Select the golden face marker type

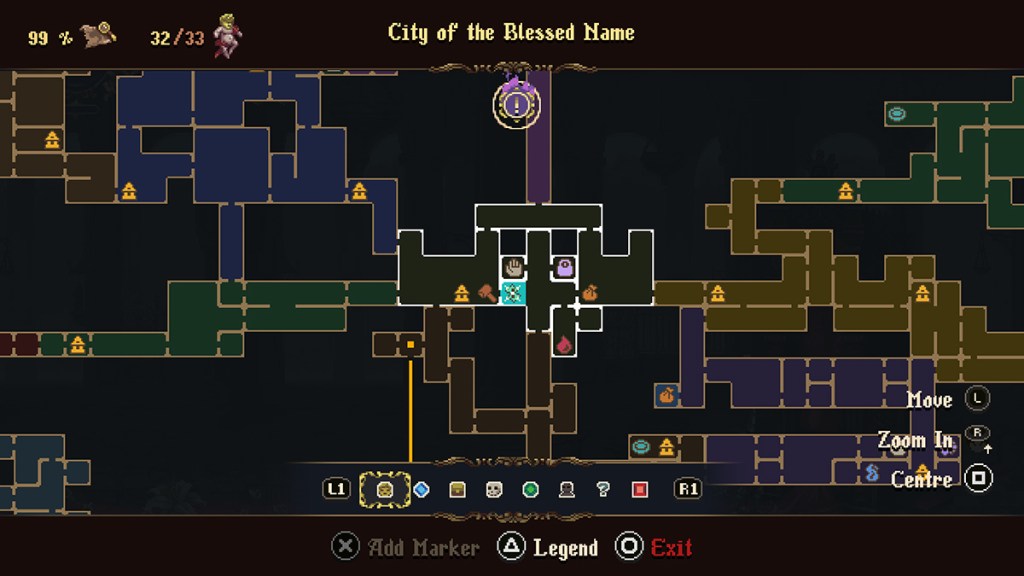385,490
